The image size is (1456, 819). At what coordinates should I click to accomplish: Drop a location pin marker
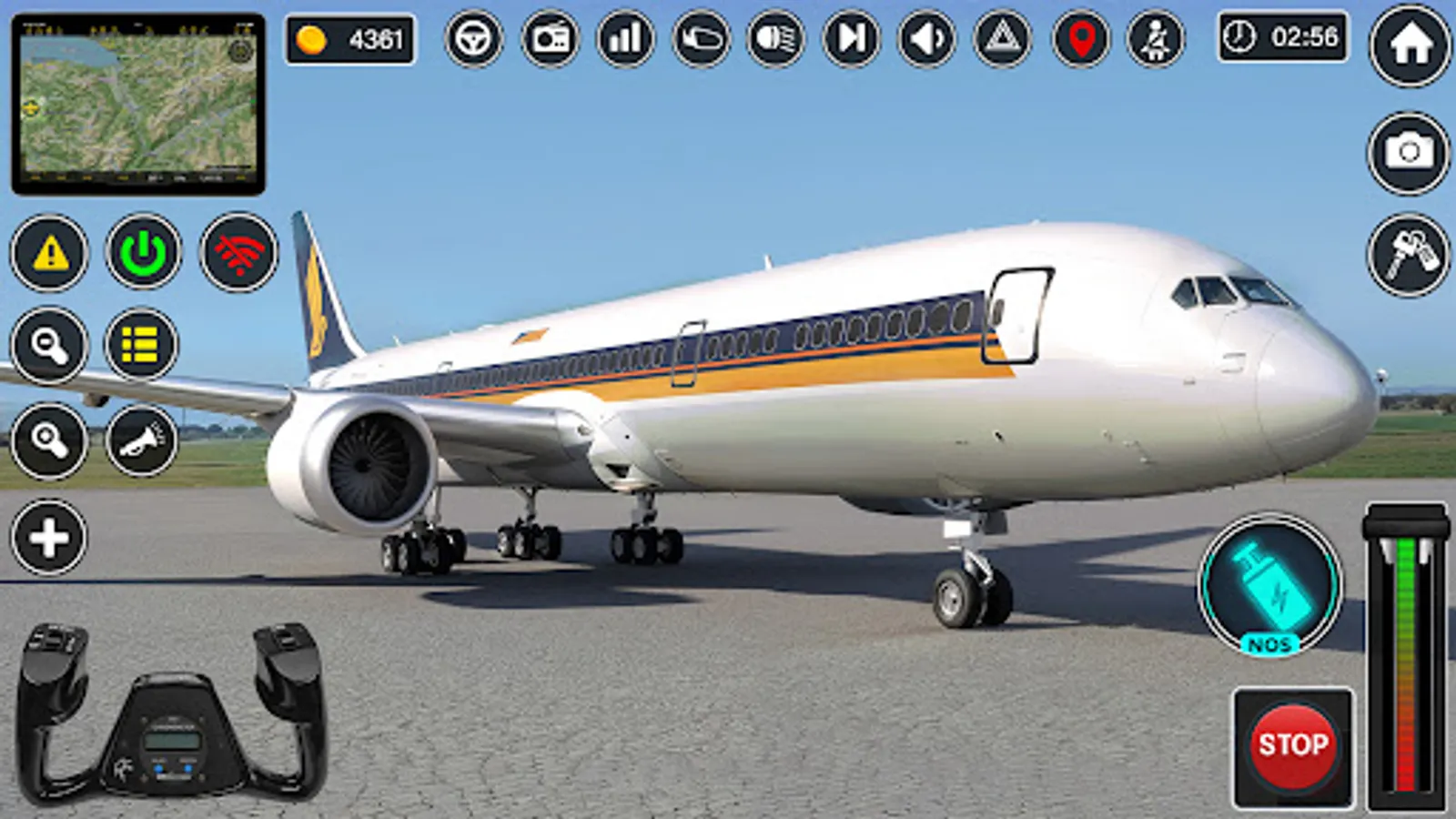click(1077, 38)
